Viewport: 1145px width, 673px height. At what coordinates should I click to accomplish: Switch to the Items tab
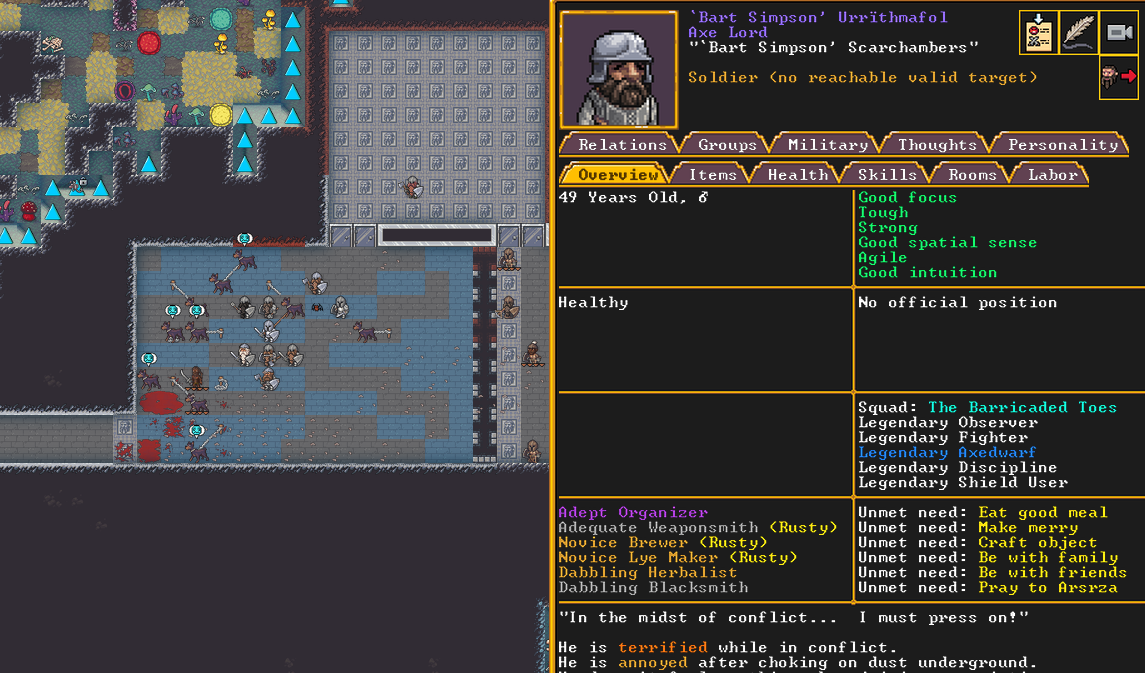click(712, 175)
